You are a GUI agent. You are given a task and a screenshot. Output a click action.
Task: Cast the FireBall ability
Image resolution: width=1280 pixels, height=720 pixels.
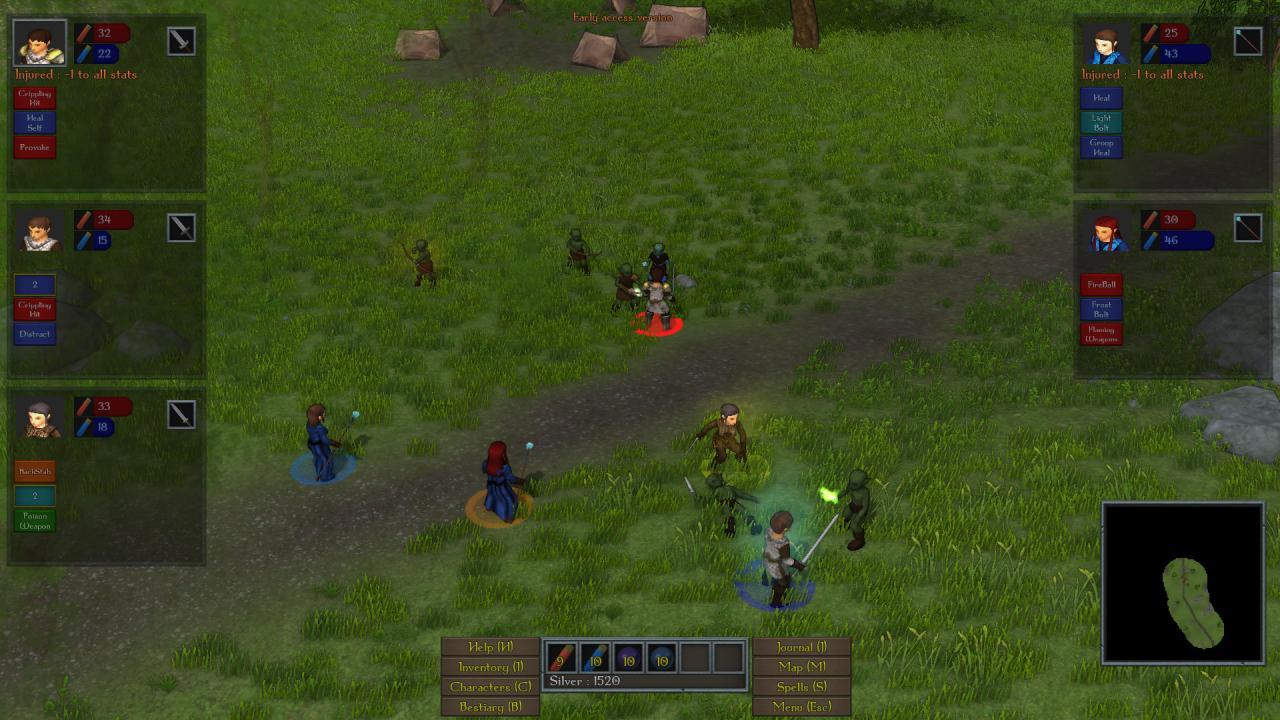tap(1101, 283)
